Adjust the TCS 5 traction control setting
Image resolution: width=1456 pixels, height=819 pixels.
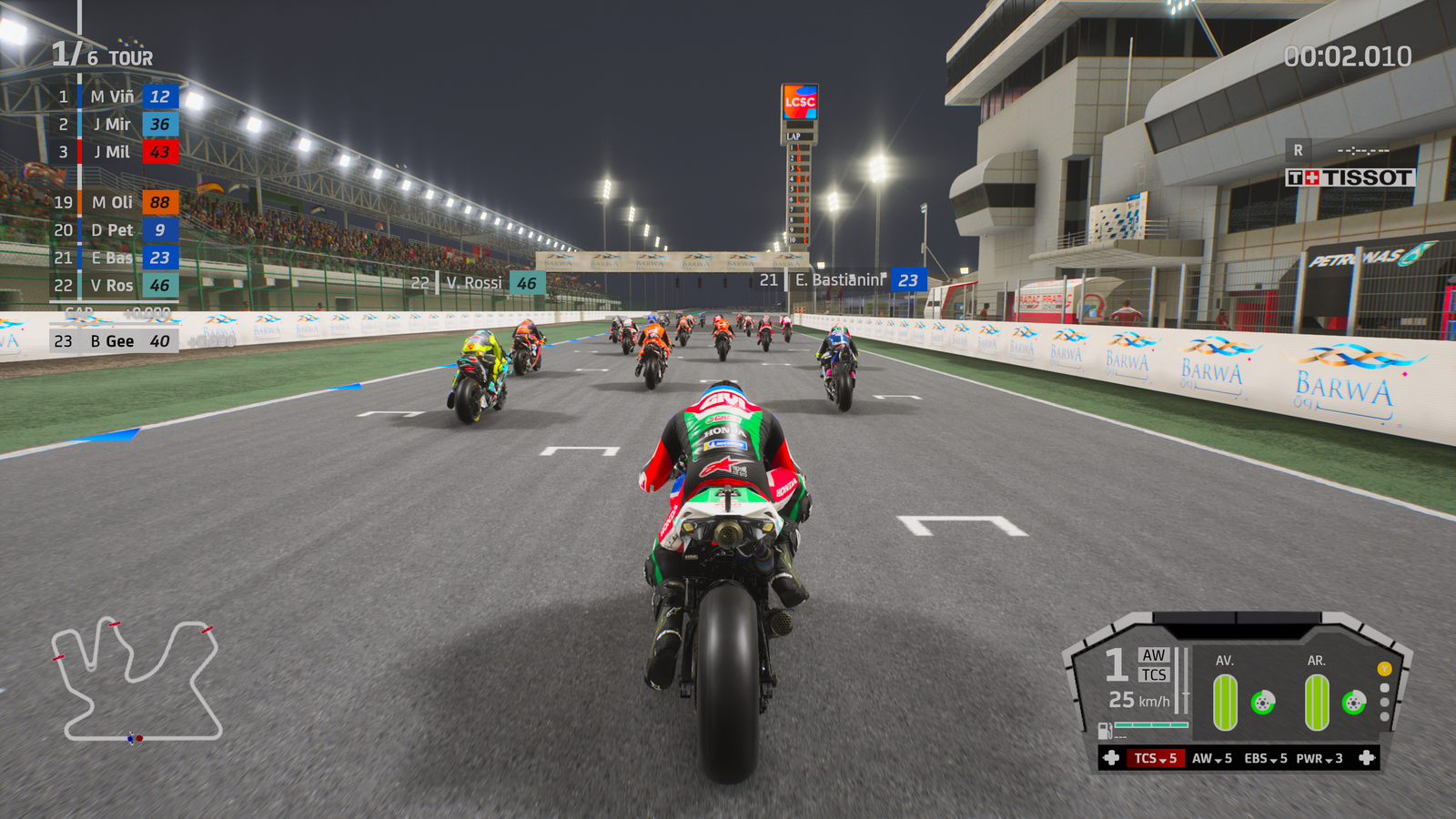coord(1155,758)
